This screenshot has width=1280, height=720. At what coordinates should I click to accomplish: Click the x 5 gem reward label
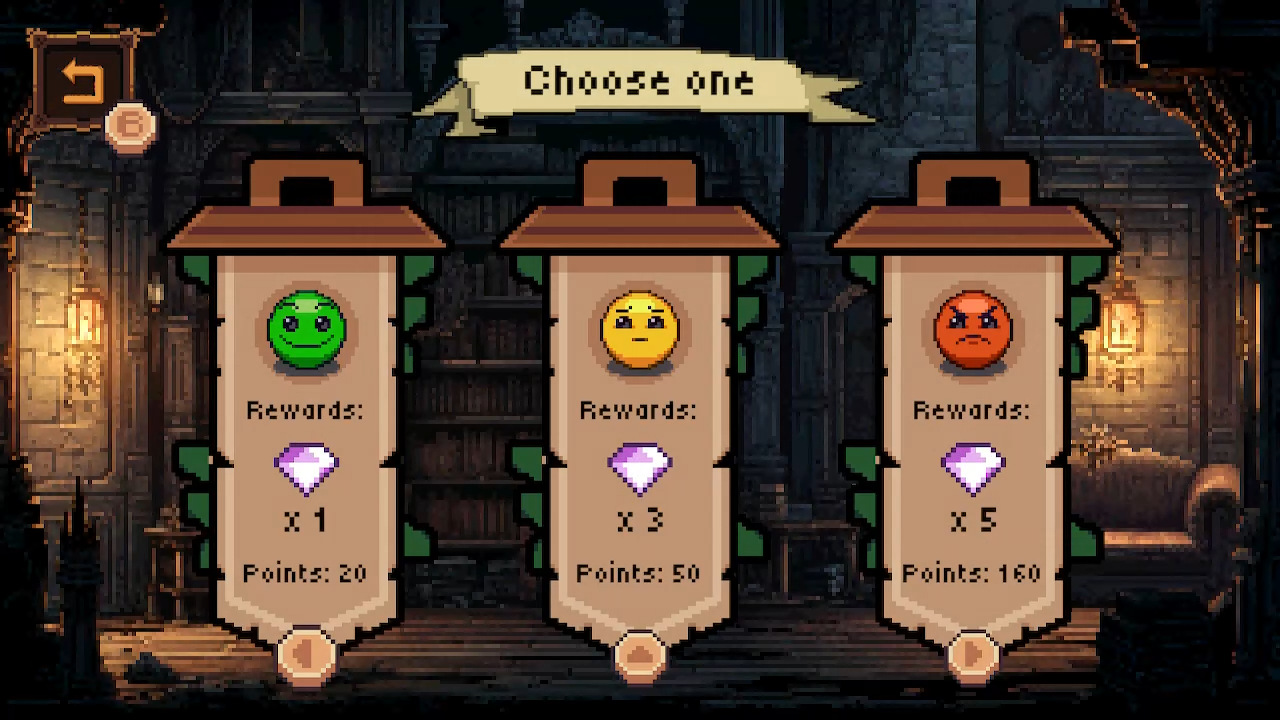tap(973, 520)
